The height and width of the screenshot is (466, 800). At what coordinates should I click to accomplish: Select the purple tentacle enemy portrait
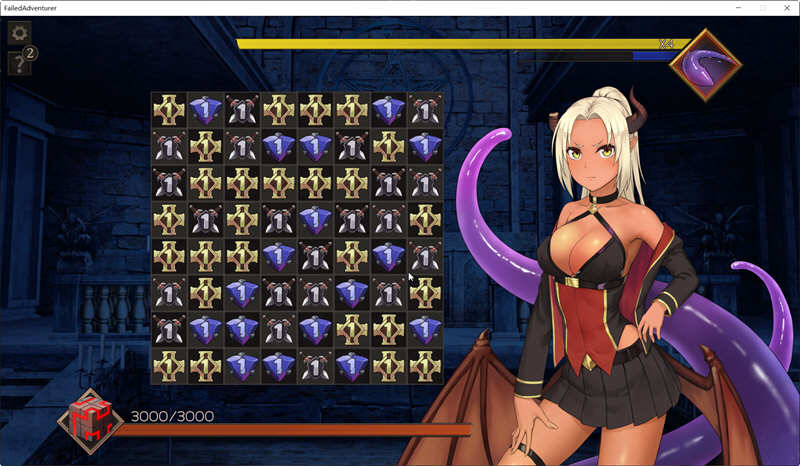[705, 65]
